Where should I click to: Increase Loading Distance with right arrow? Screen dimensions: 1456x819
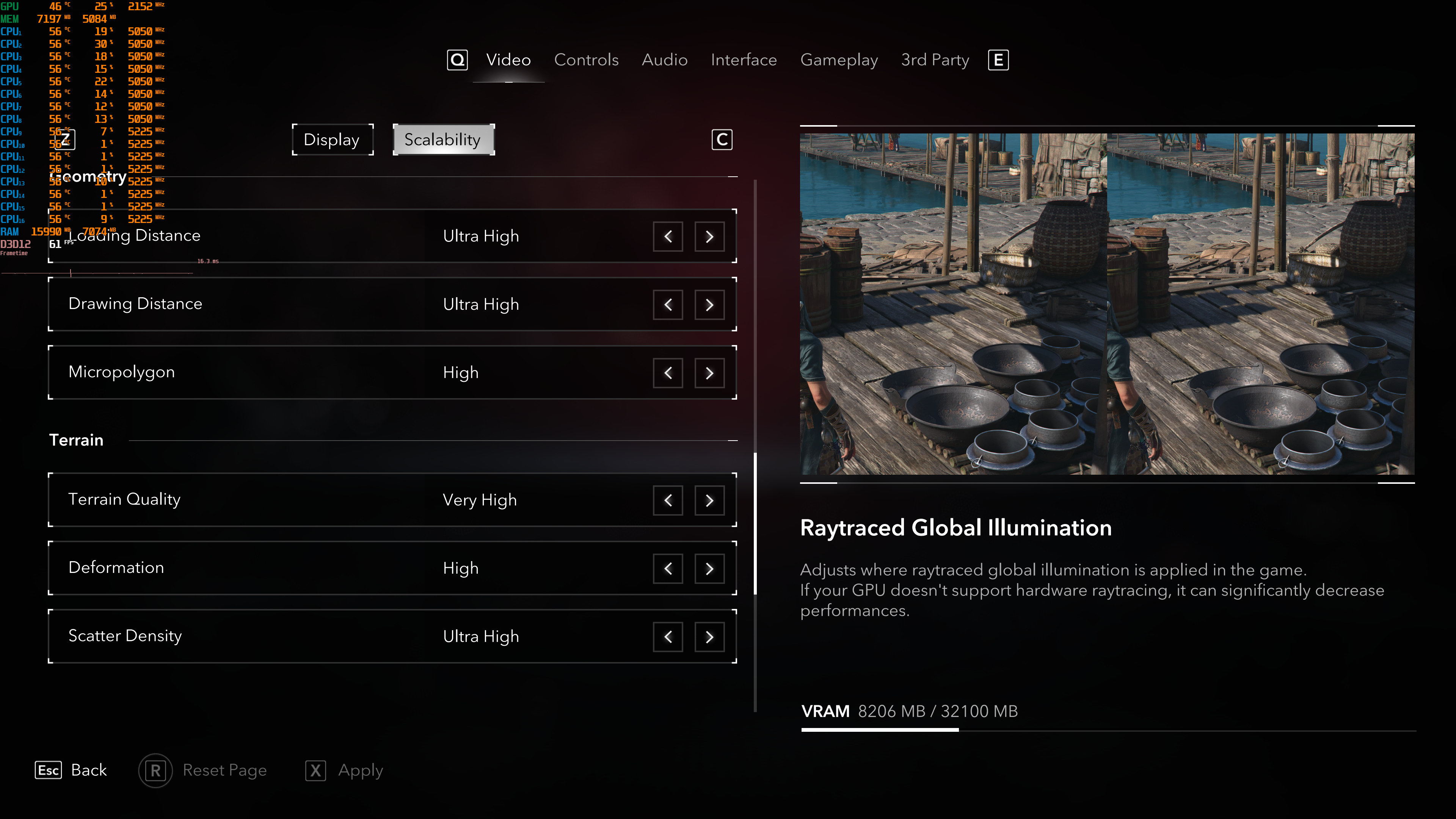pos(709,236)
